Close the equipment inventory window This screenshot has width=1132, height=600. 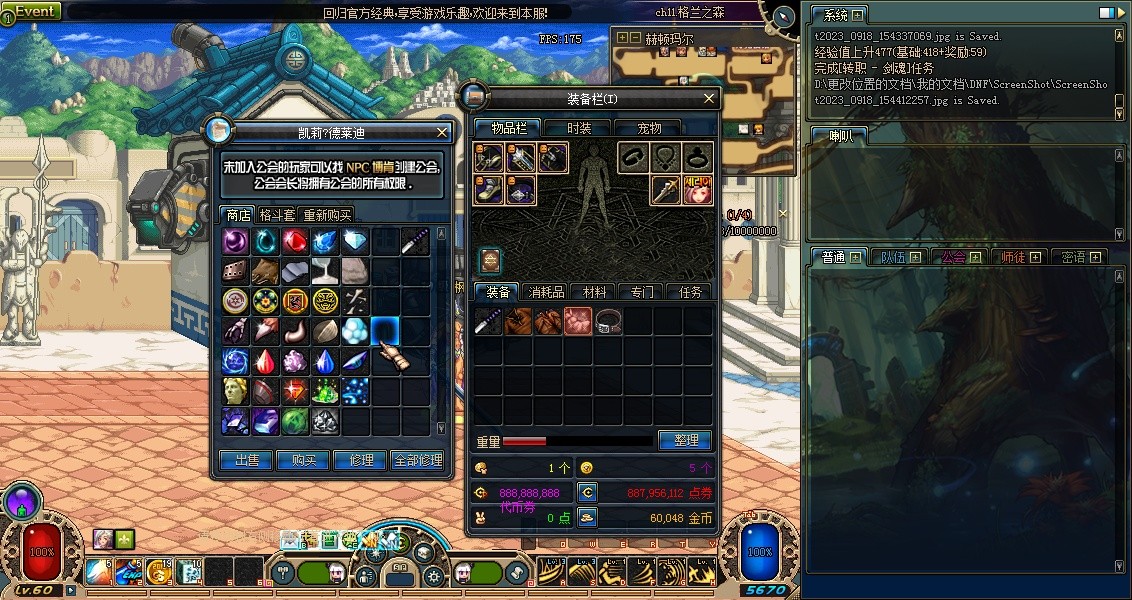709,98
